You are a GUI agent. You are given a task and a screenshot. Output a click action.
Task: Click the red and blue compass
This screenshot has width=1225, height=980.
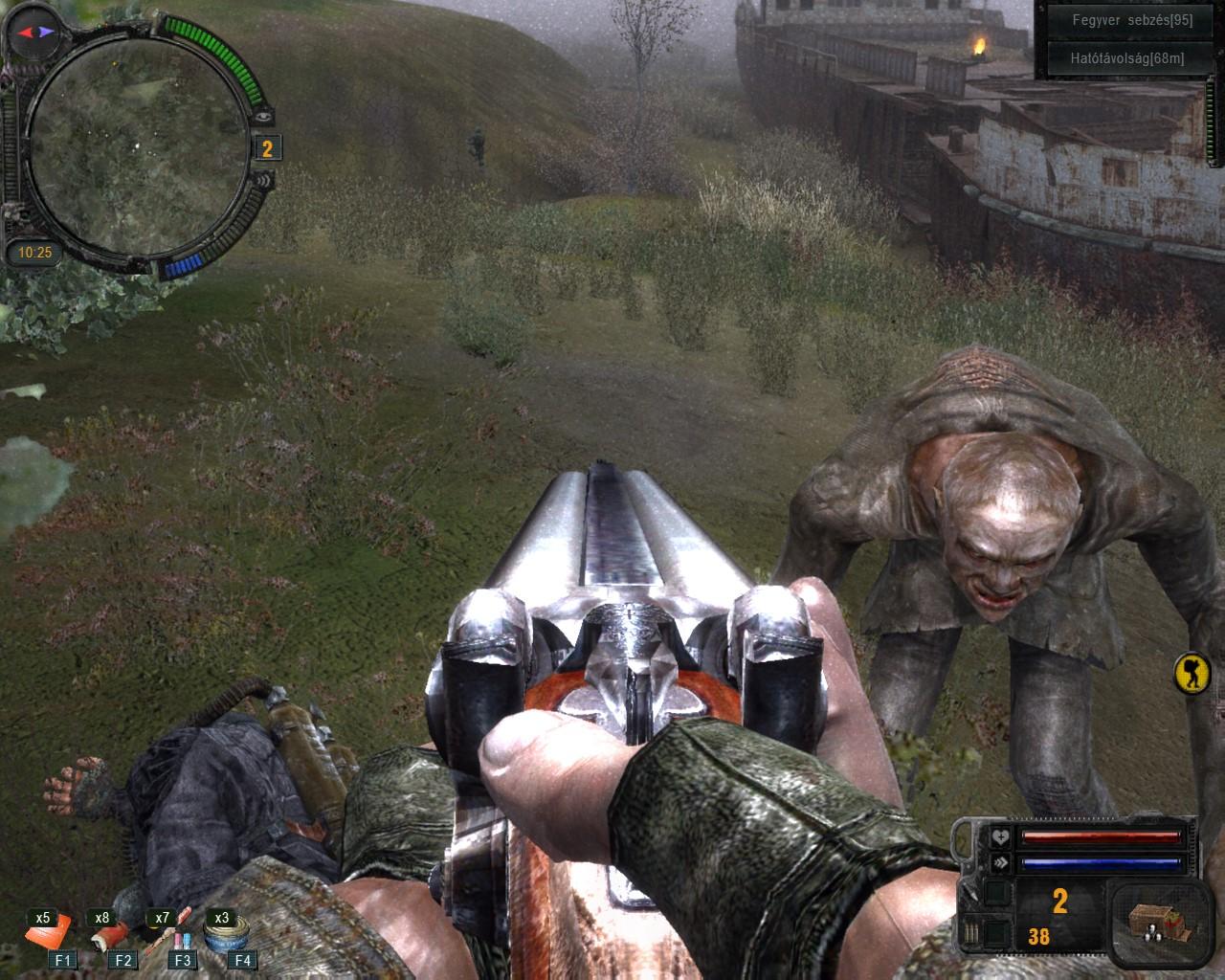tap(32, 33)
